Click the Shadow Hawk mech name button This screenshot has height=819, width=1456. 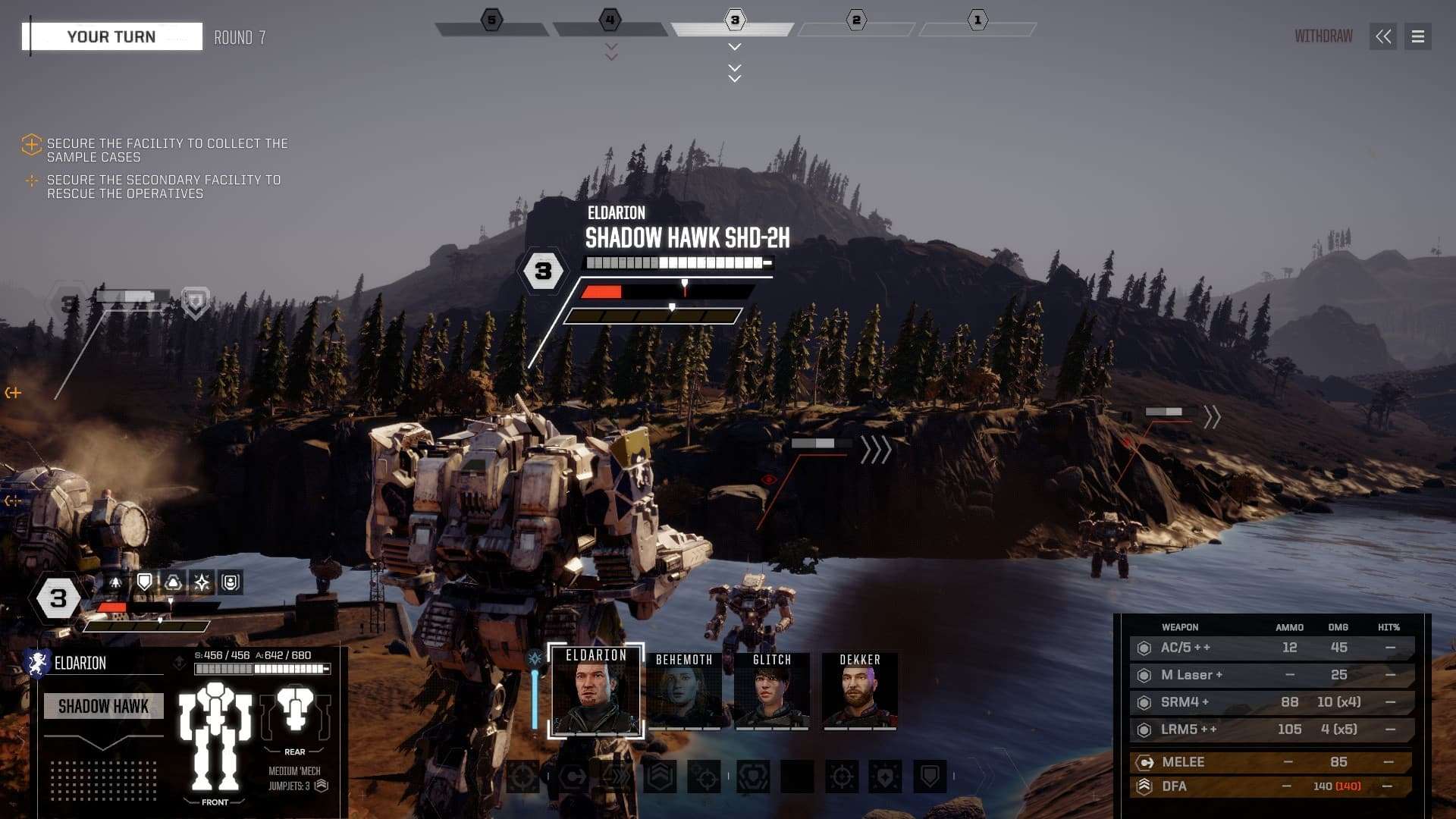tap(103, 707)
